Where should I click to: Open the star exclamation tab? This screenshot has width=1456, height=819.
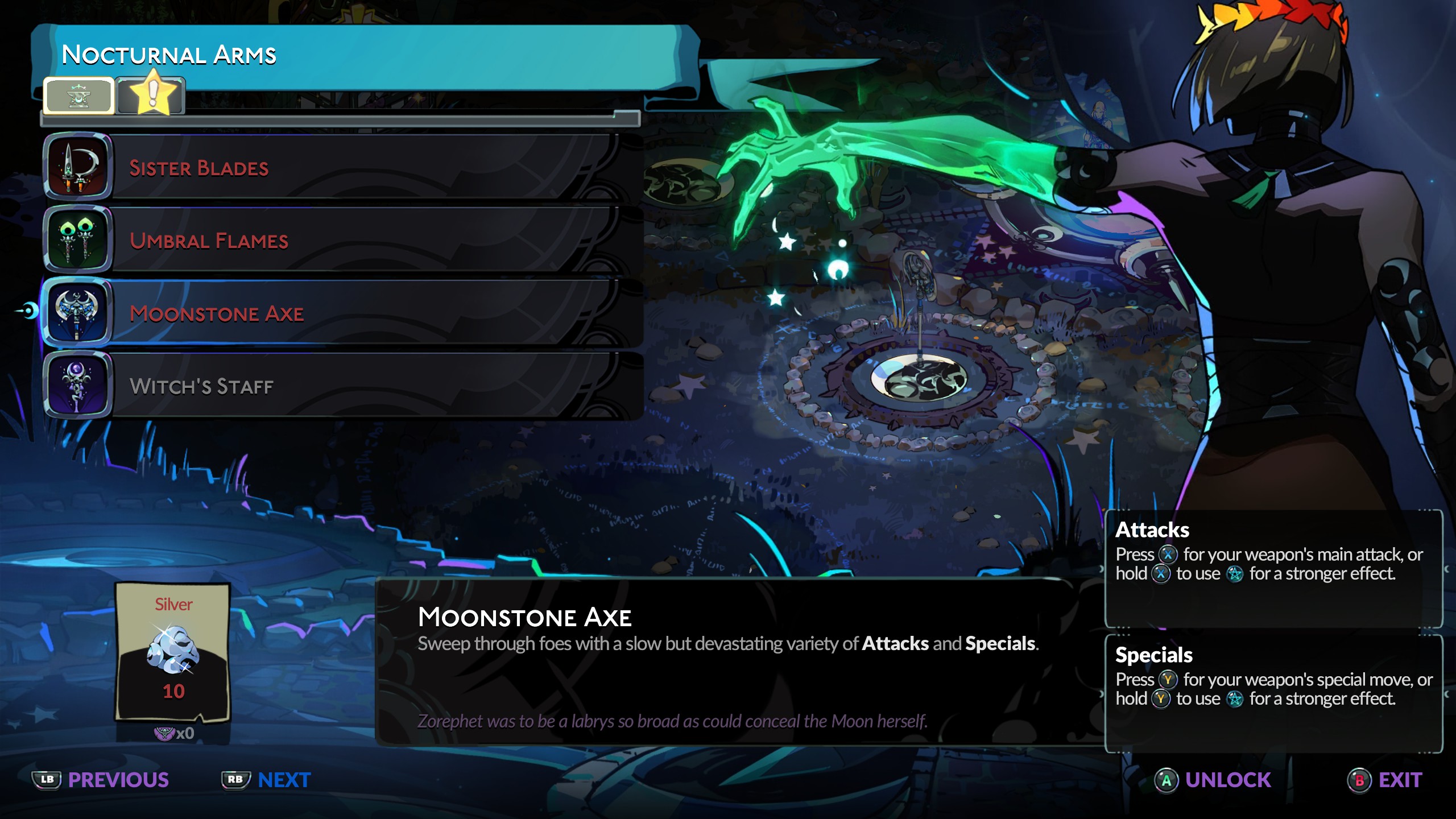click(151, 95)
